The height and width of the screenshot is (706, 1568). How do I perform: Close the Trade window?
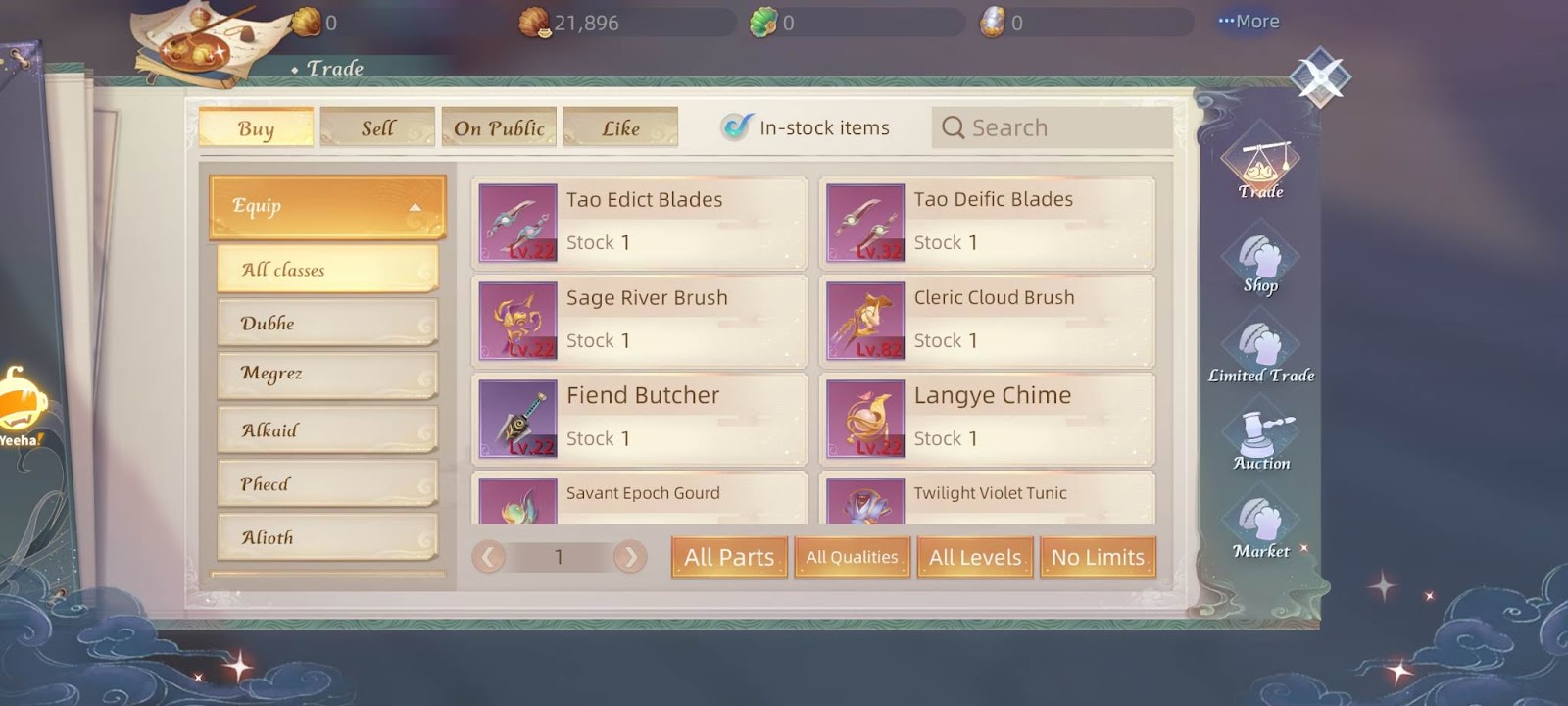point(1320,76)
